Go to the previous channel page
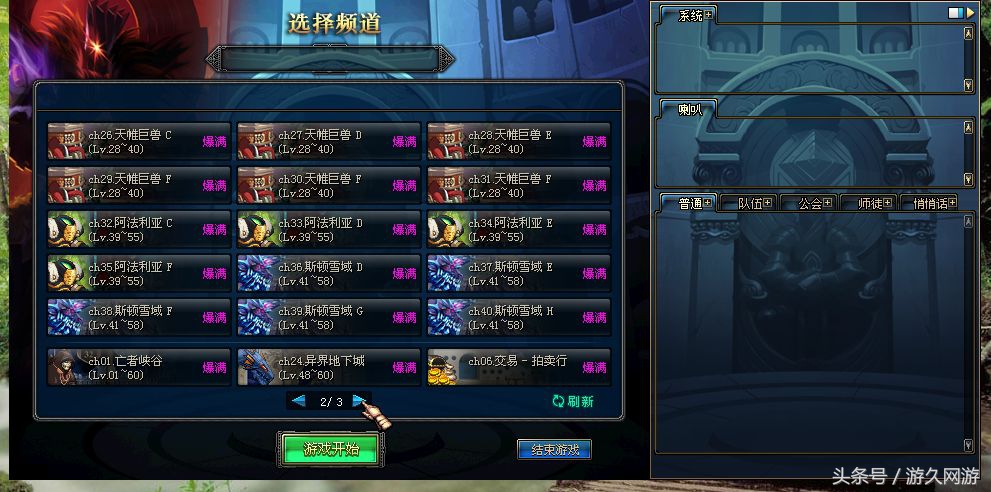This screenshot has width=991, height=492. click(298, 401)
